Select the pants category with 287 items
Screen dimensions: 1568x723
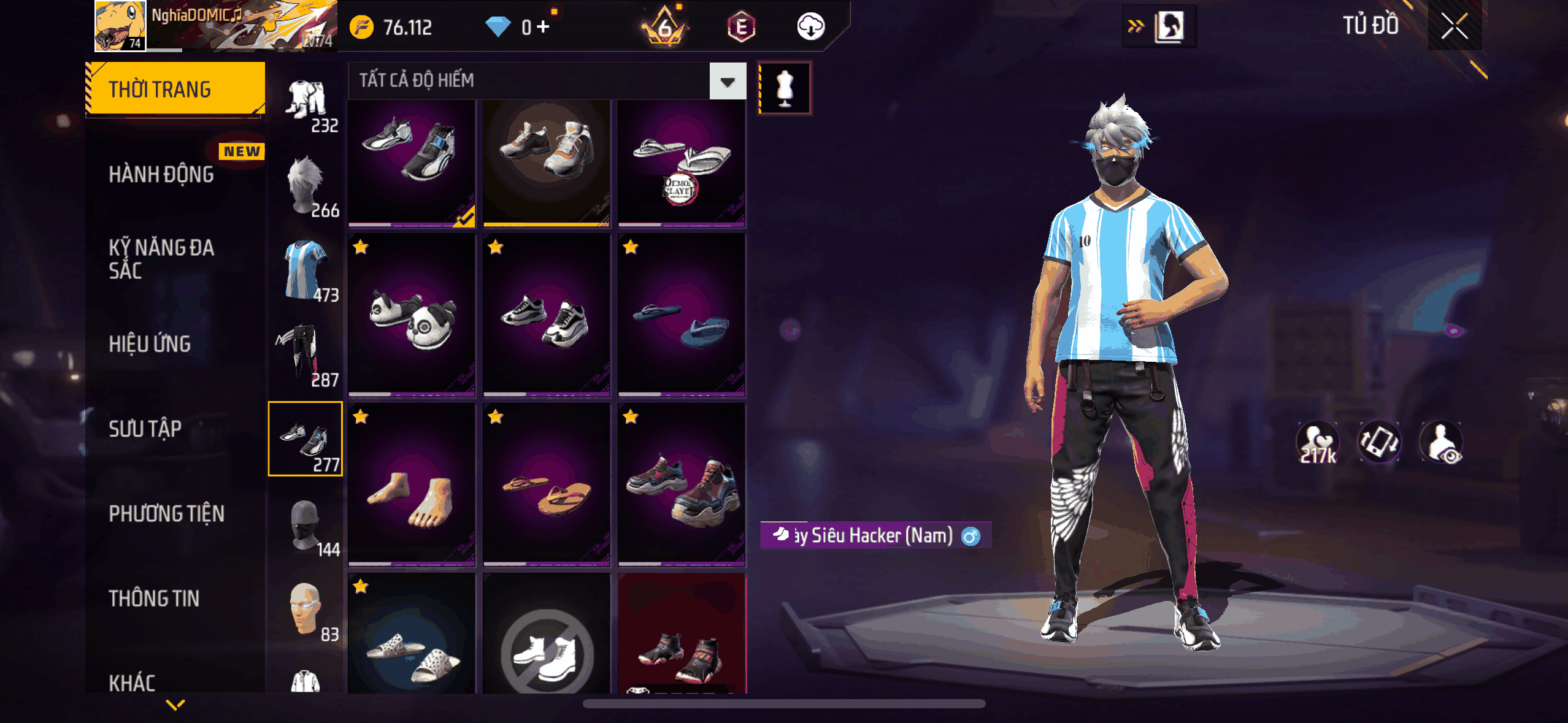[306, 356]
